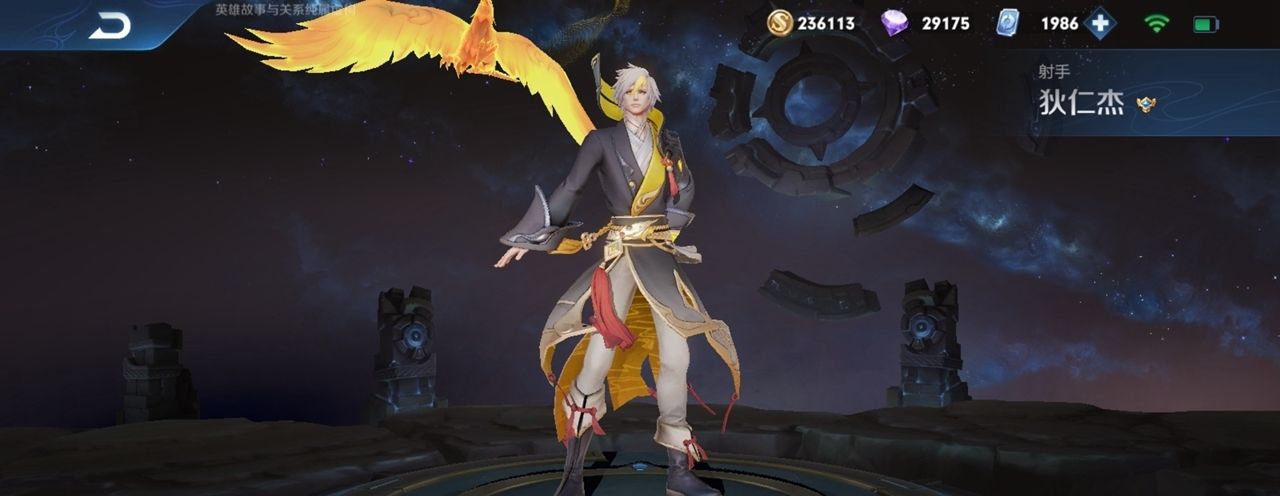Open the purple diamond currency icon

[894, 22]
